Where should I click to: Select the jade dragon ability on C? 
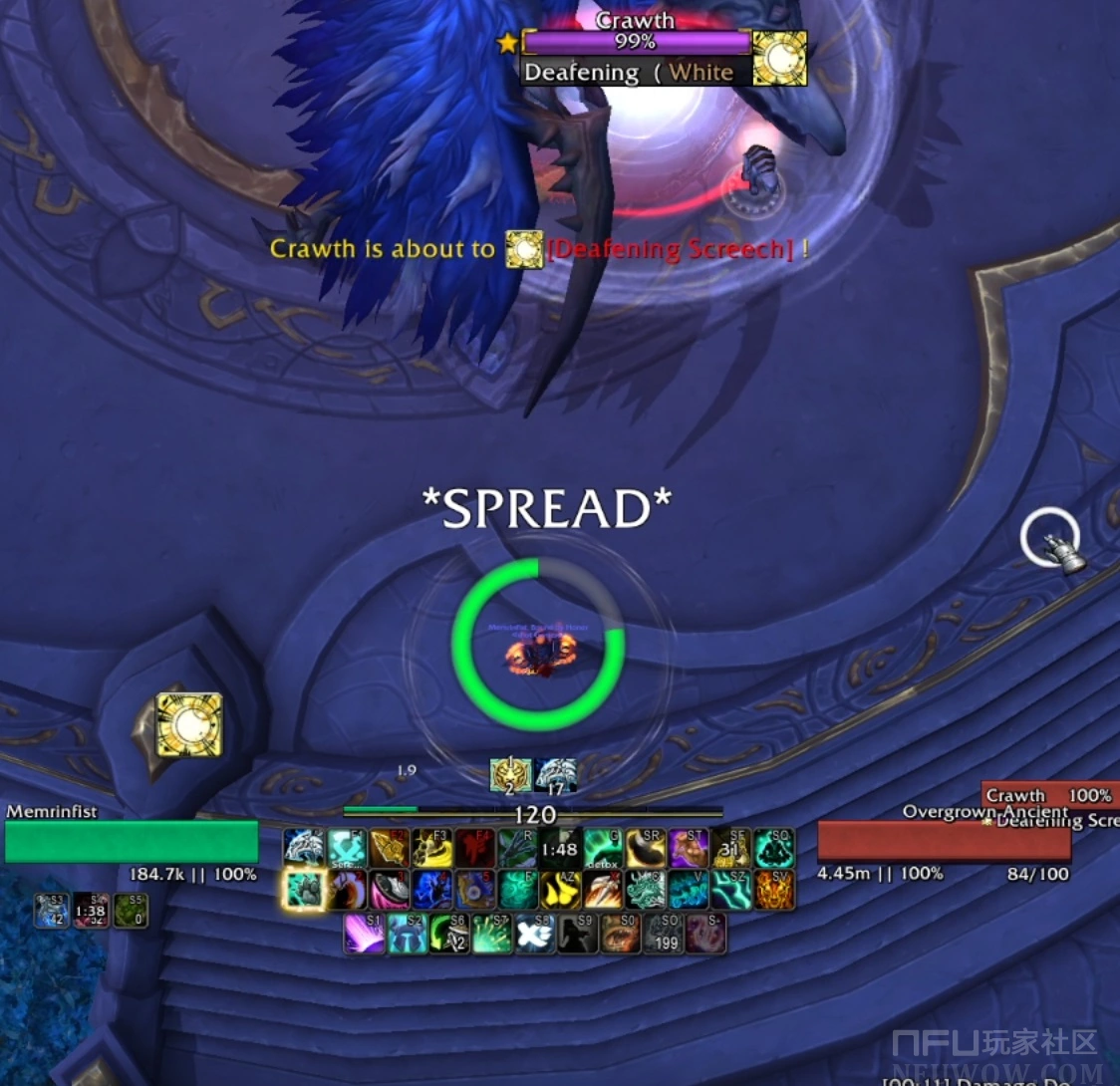coord(646,890)
